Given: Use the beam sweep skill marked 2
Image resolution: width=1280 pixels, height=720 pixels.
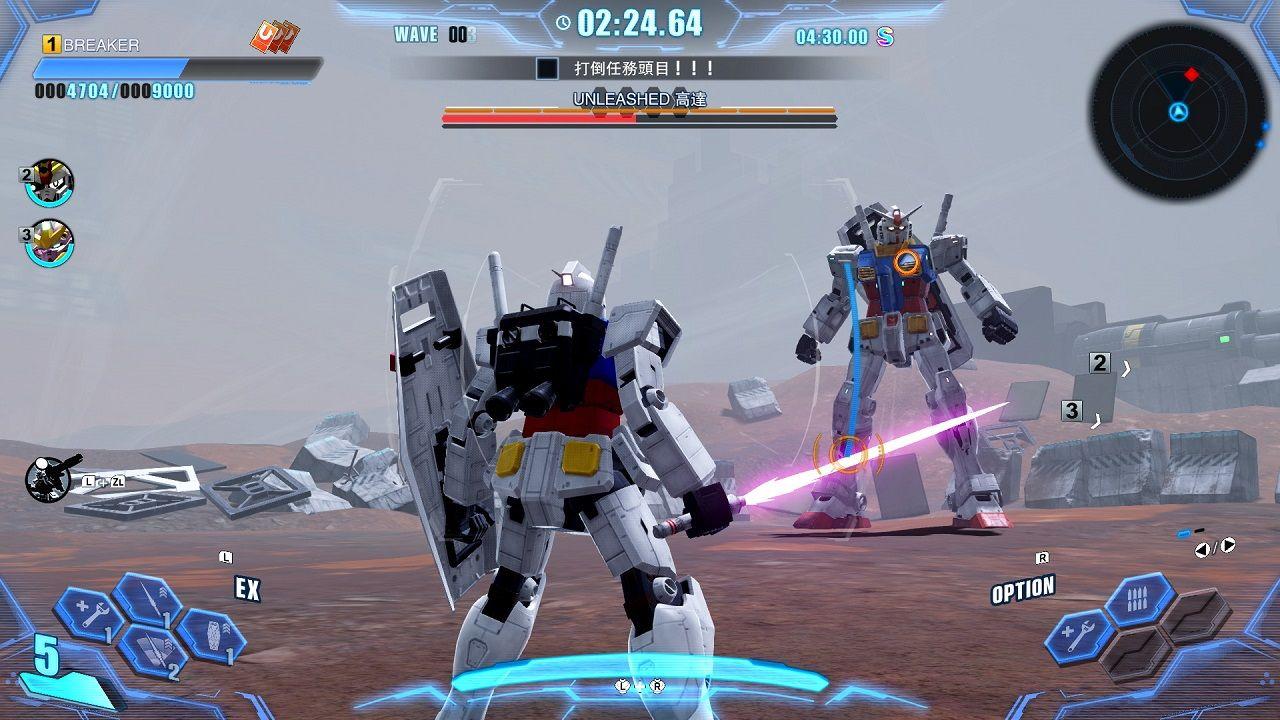Looking at the screenshot, I should coord(151,651).
